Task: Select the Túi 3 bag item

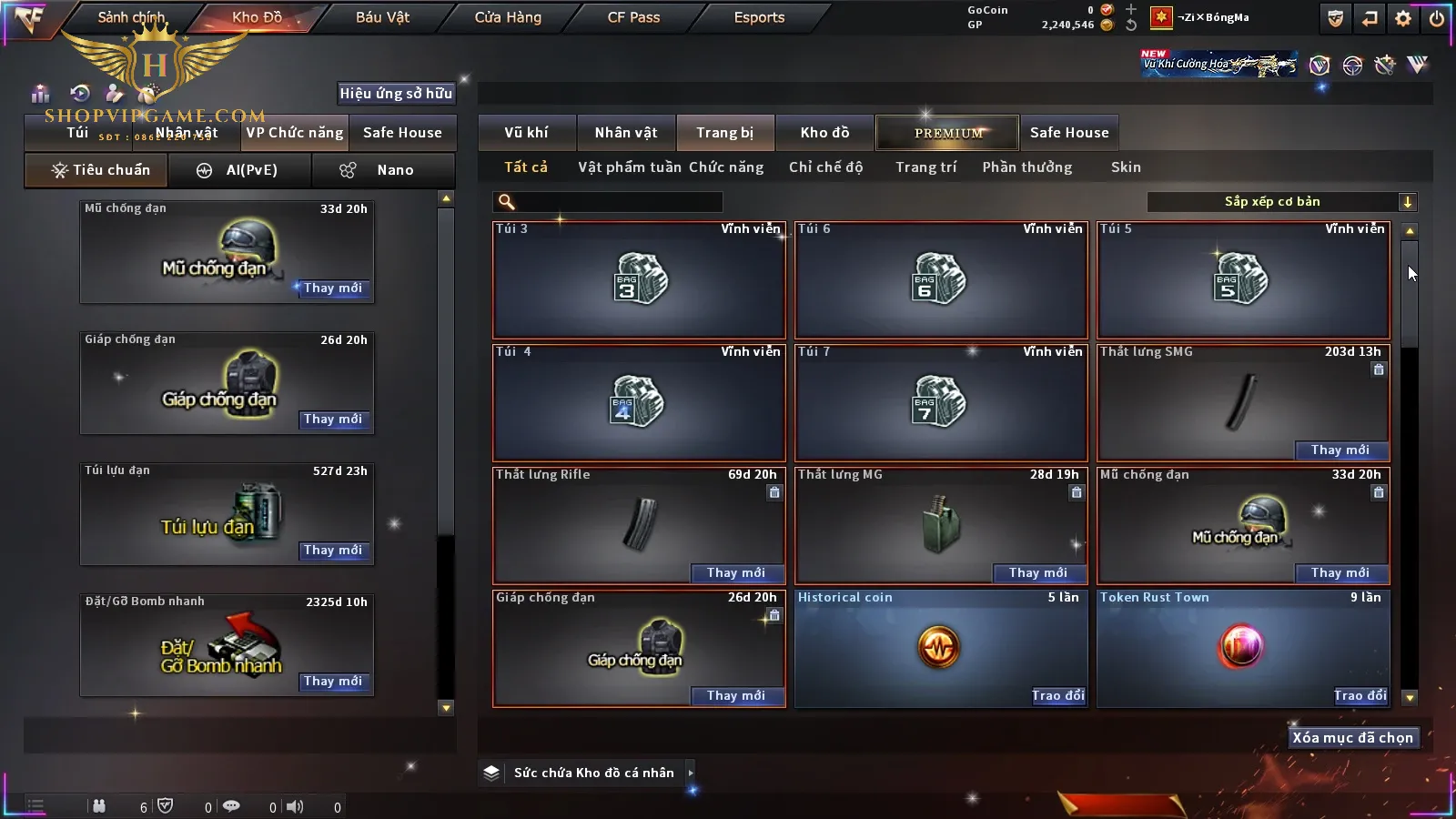Action: [639, 280]
